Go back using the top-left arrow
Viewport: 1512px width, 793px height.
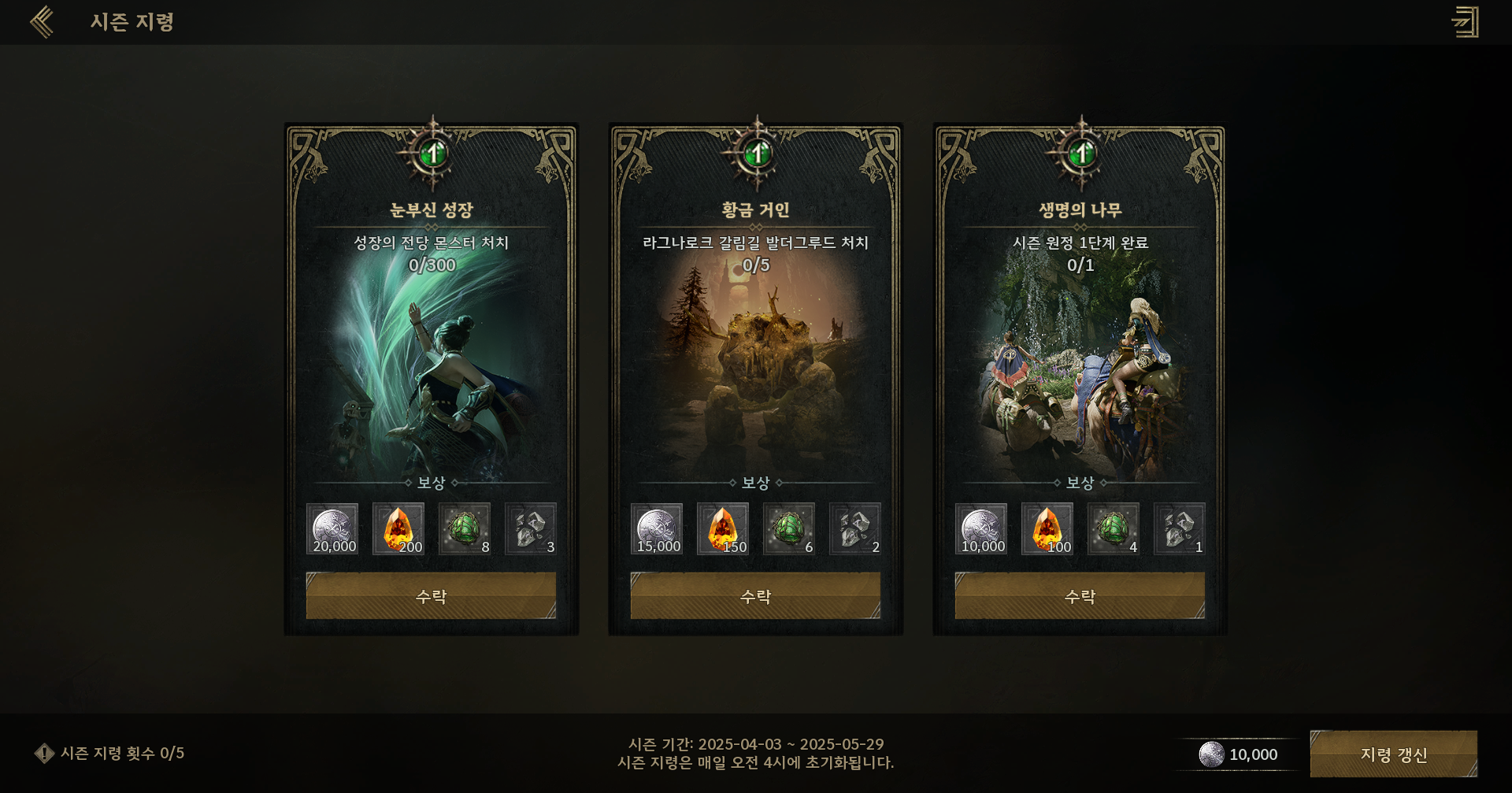[43, 22]
